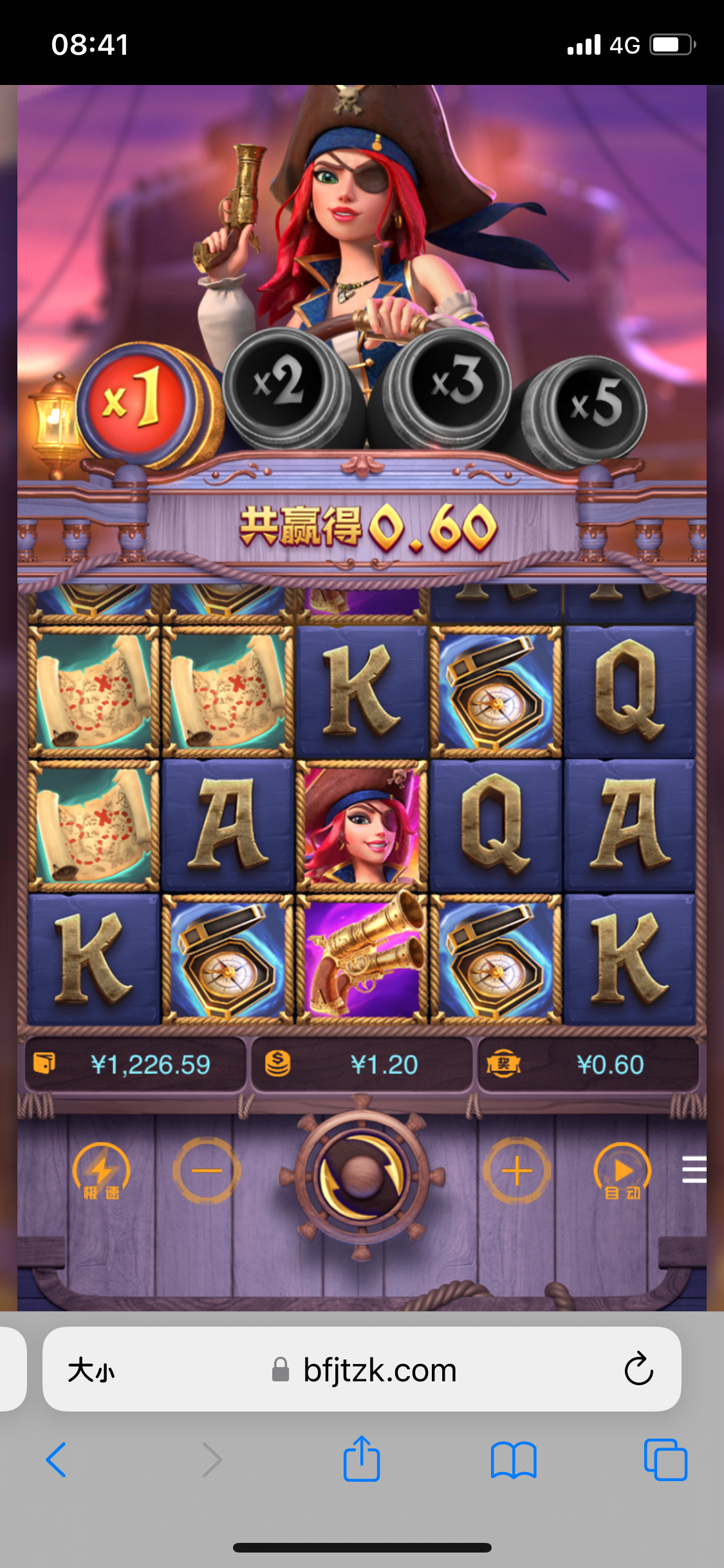Increase the bet with the plus button
Viewport: 724px width, 1568px height.
pos(517,1171)
